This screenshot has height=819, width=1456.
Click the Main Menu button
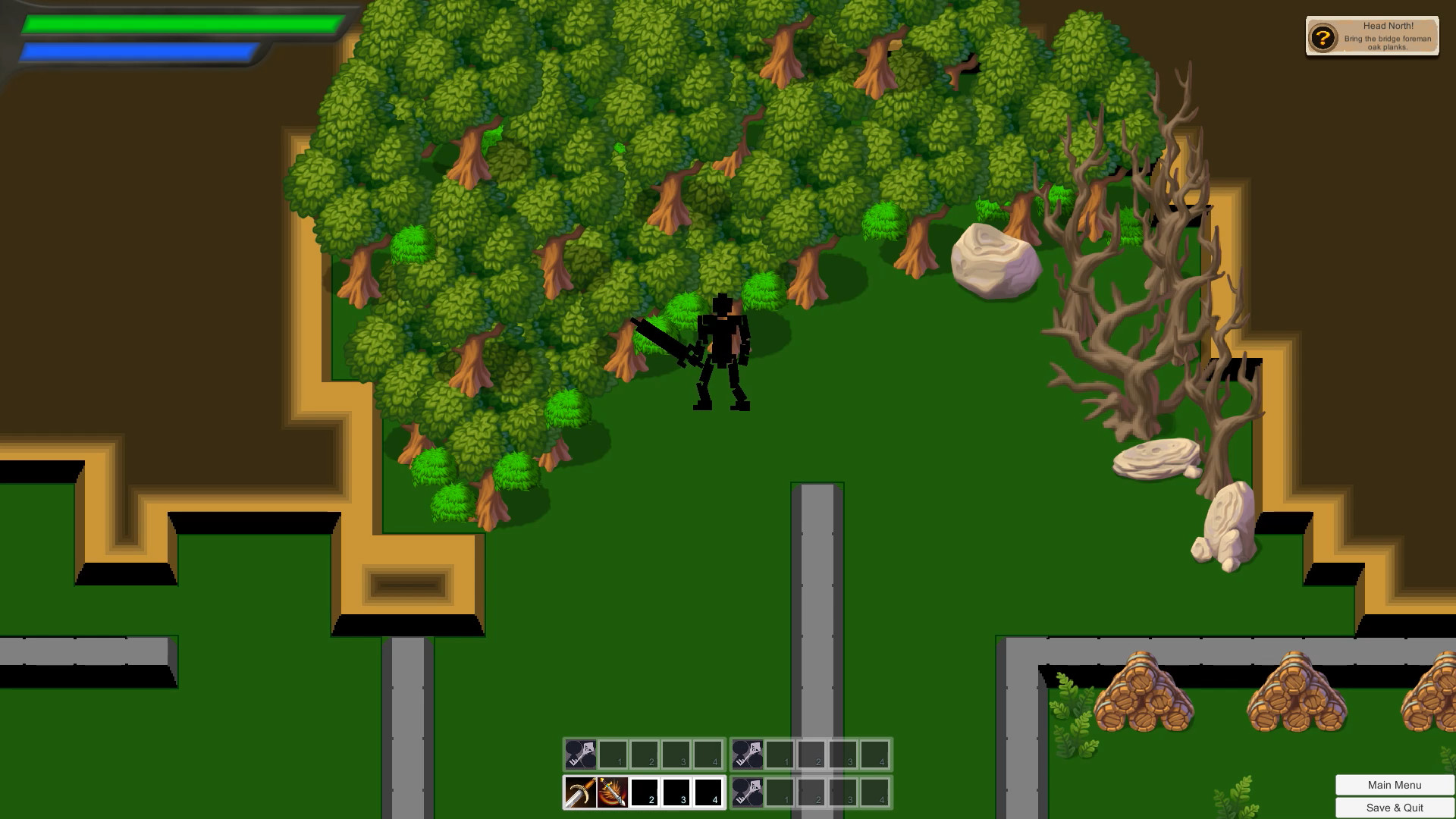point(1393,785)
